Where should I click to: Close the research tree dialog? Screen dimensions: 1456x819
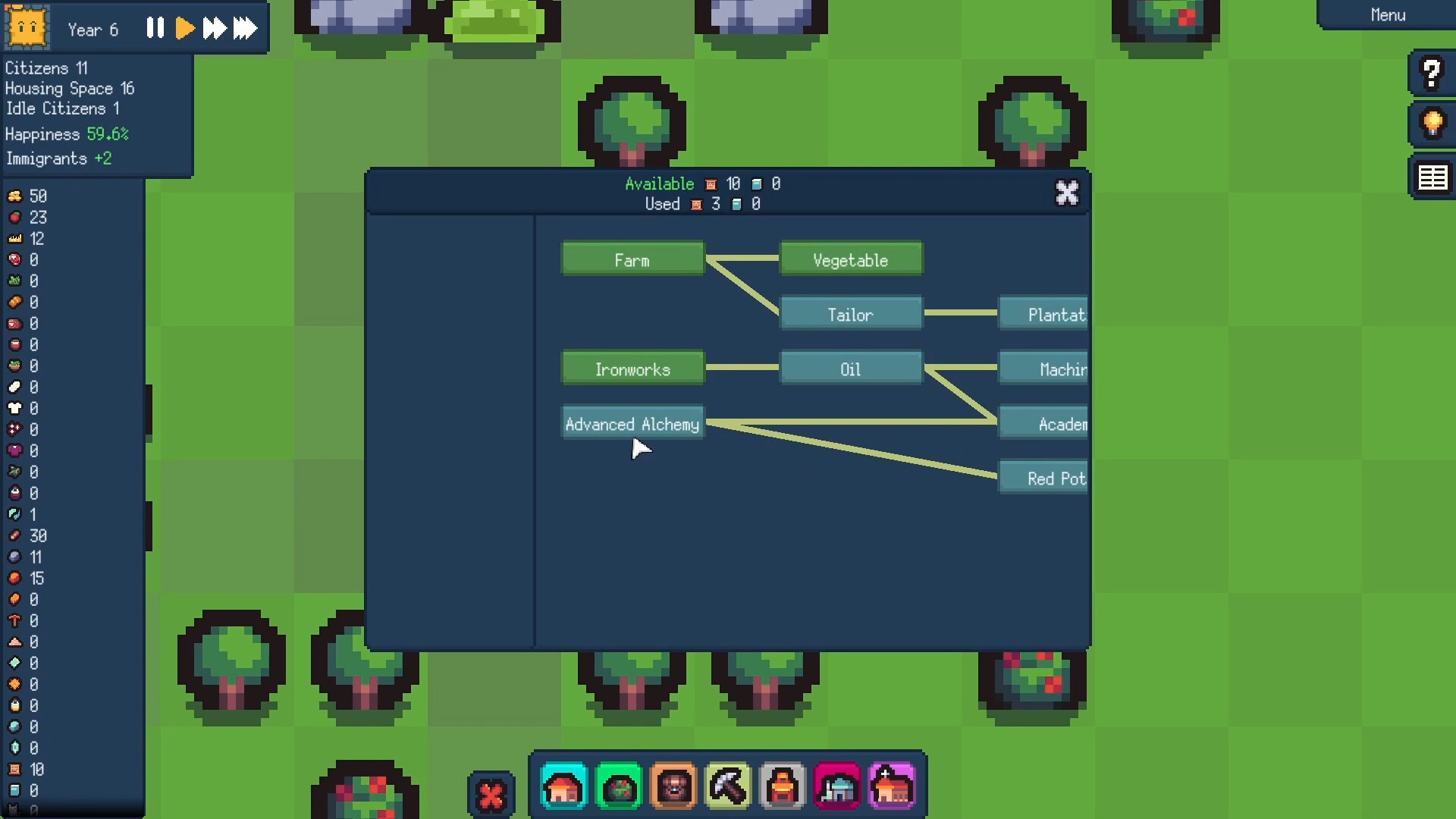1067,193
